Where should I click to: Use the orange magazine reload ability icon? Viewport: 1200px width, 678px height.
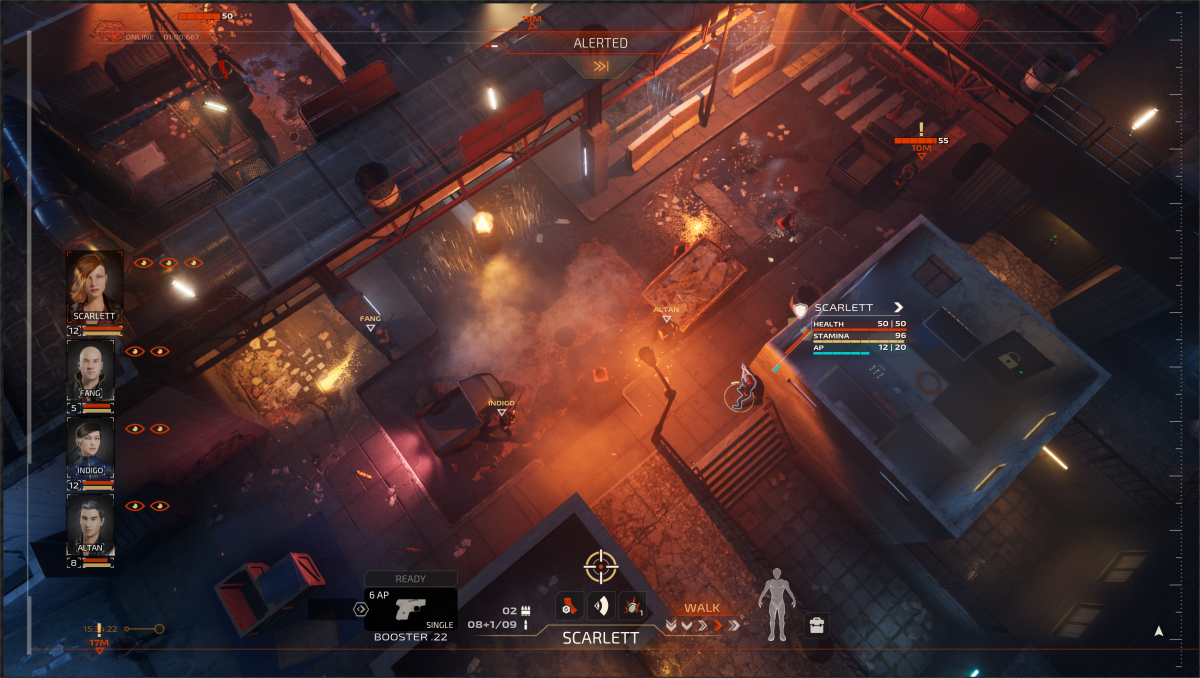(569, 606)
